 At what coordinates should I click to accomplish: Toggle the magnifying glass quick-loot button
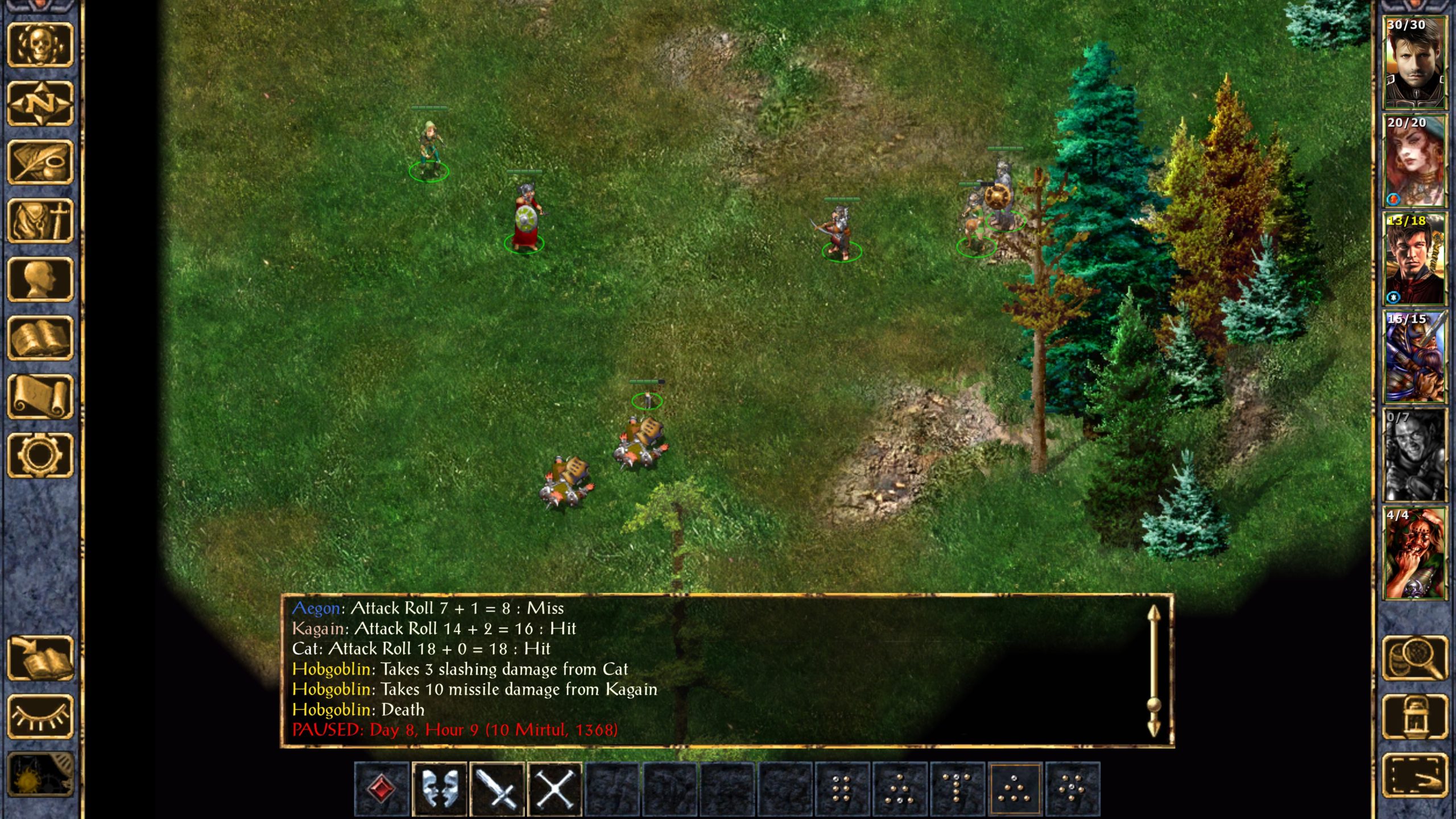point(1414,658)
